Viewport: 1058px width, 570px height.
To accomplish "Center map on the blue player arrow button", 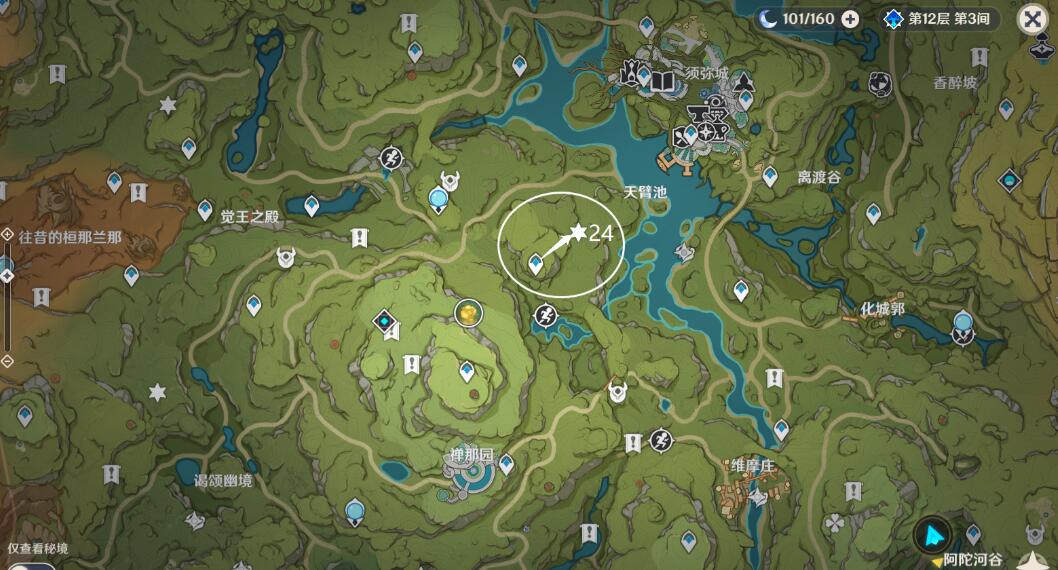I will tap(932, 534).
